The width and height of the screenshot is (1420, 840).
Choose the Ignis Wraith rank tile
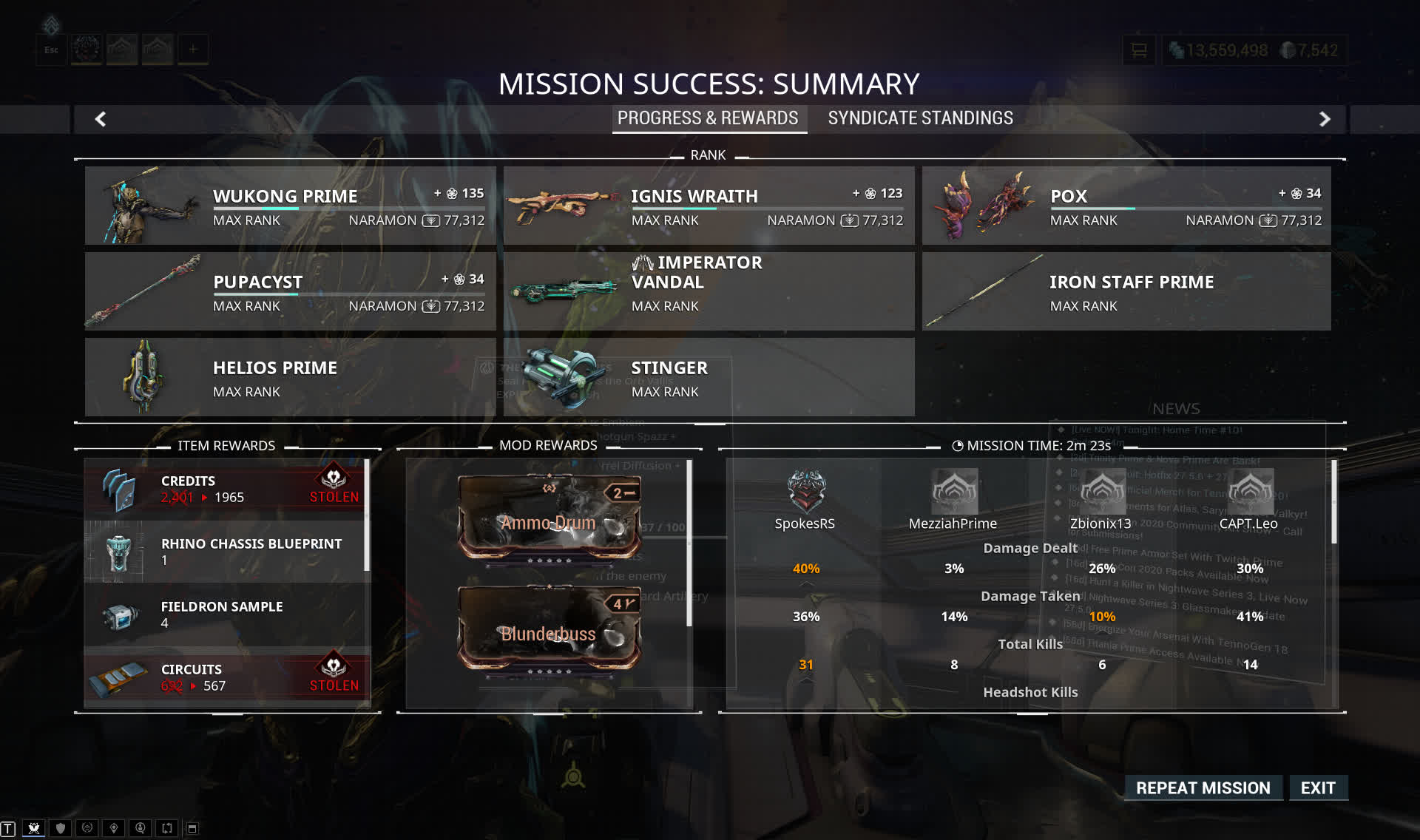tap(709, 206)
